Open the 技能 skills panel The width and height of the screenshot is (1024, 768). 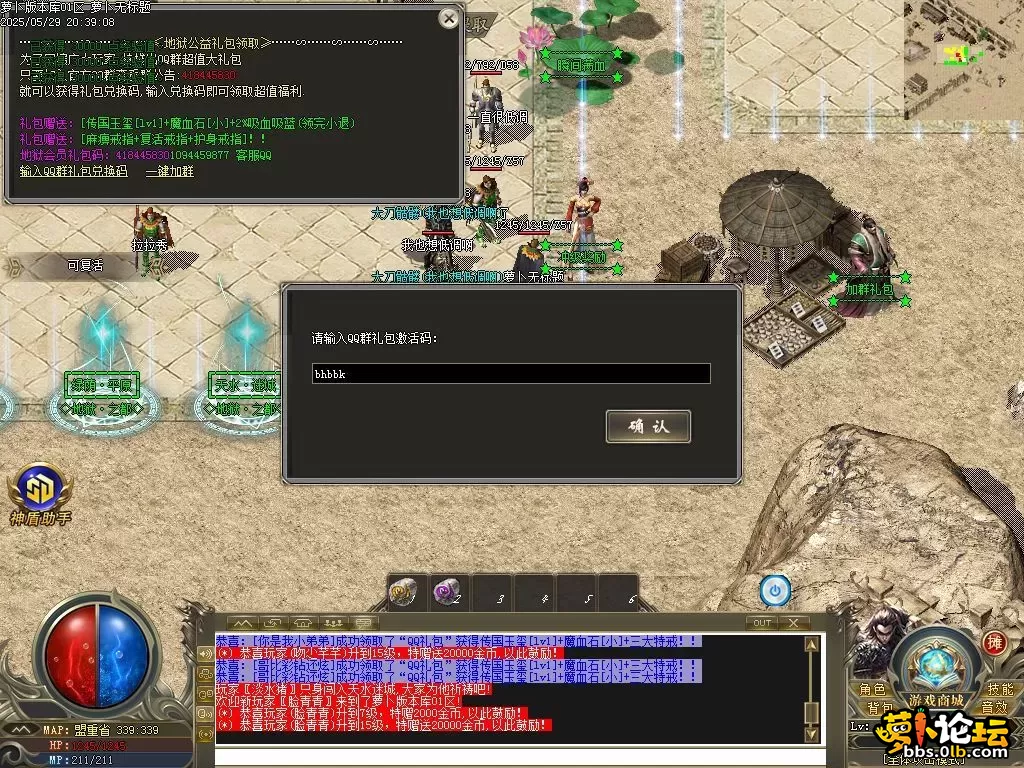point(999,689)
